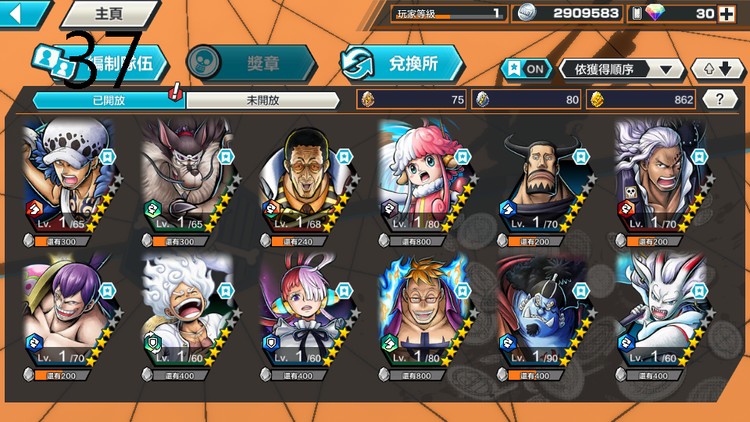Open the 依獲得順序 sort dropdown

(622, 68)
